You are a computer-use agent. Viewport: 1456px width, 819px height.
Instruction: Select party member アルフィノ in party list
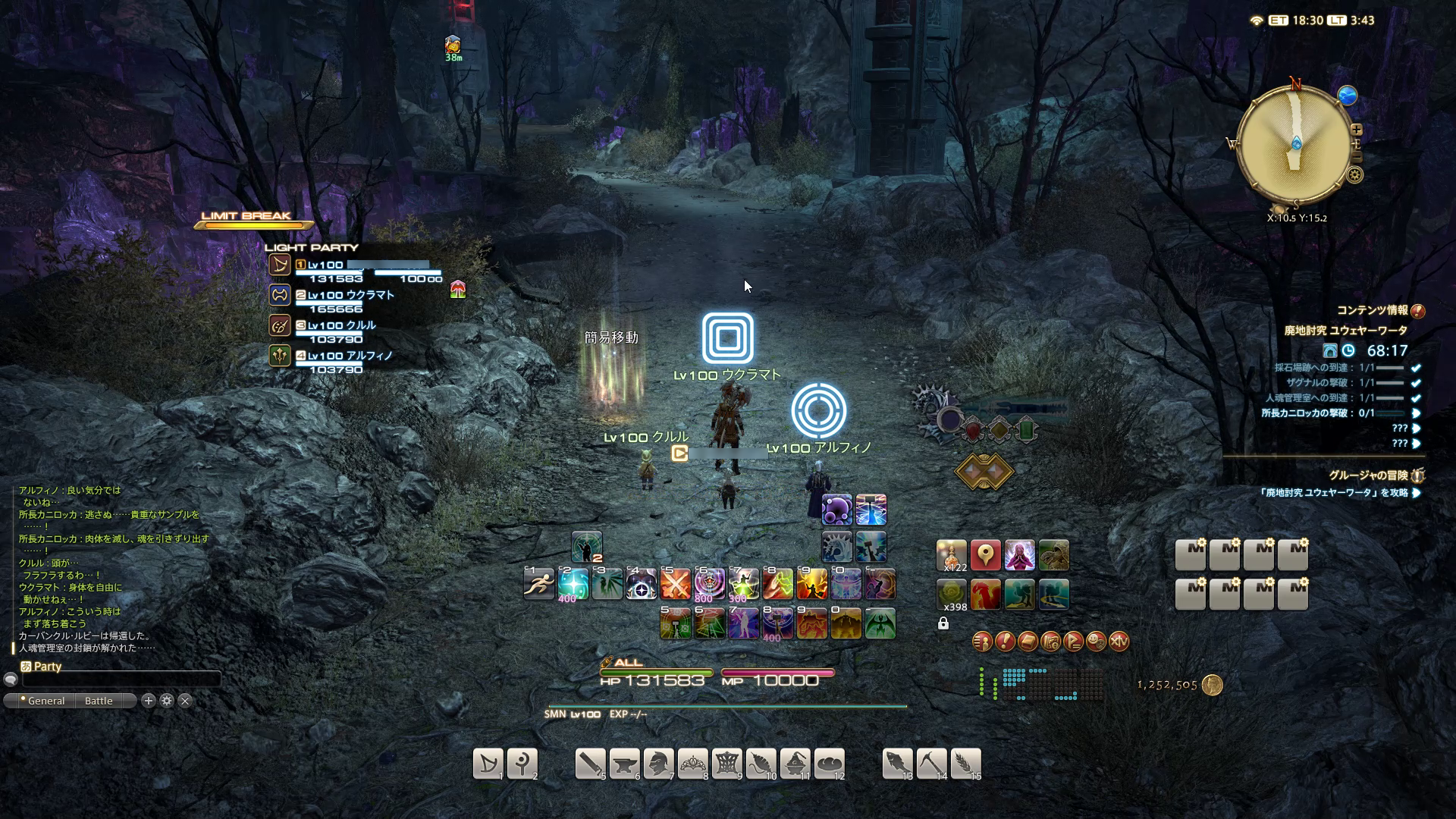(350, 356)
